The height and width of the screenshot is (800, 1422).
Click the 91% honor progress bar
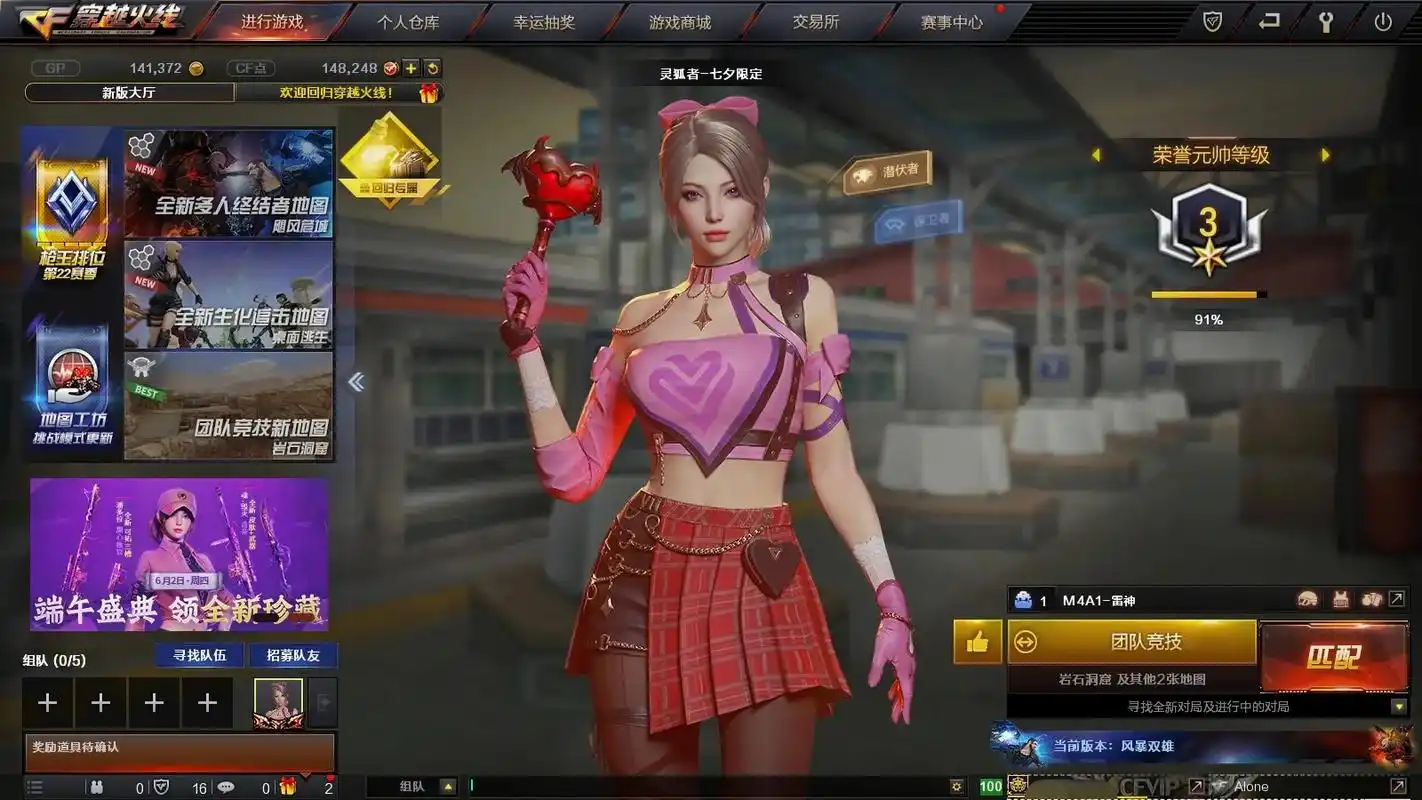point(1207,295)
